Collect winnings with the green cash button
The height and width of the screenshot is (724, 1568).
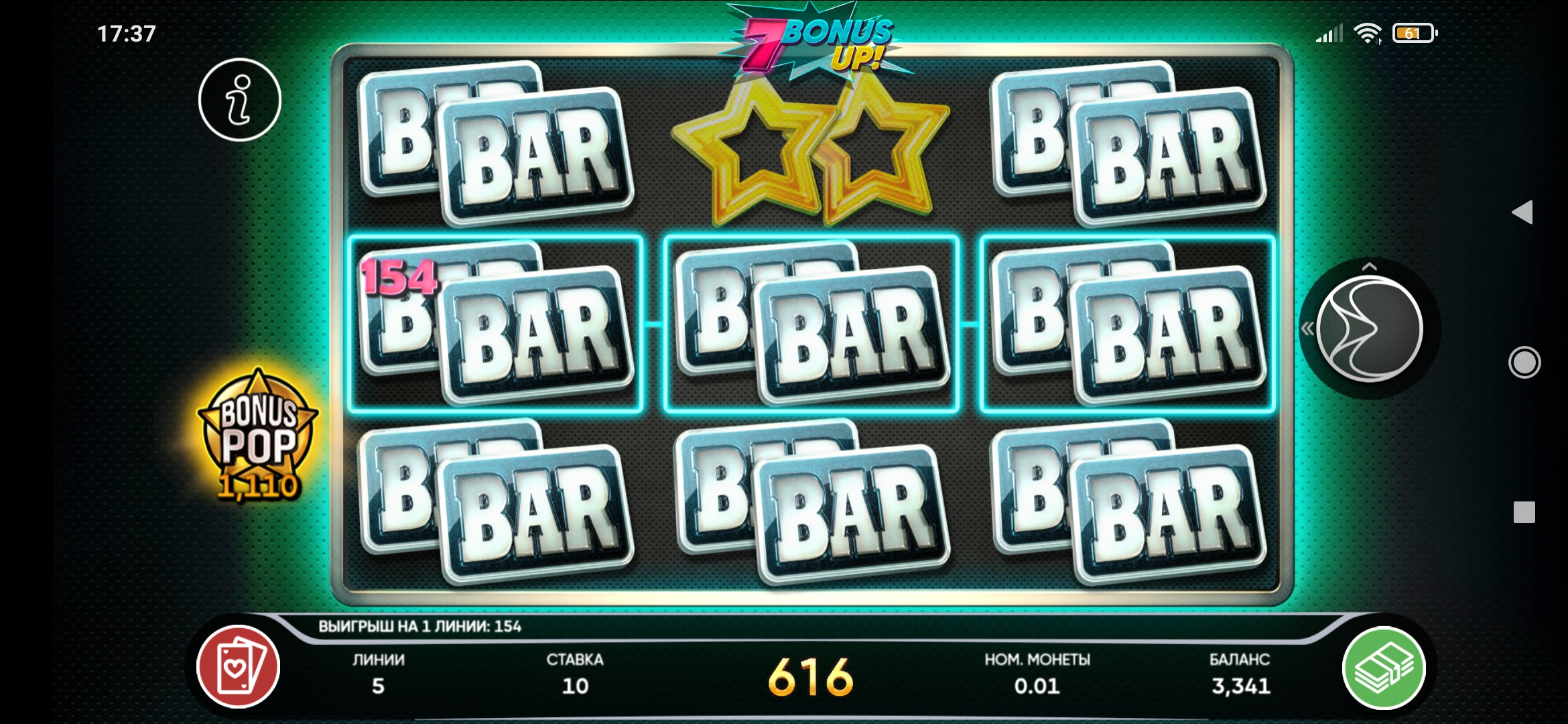(1384, 668)
